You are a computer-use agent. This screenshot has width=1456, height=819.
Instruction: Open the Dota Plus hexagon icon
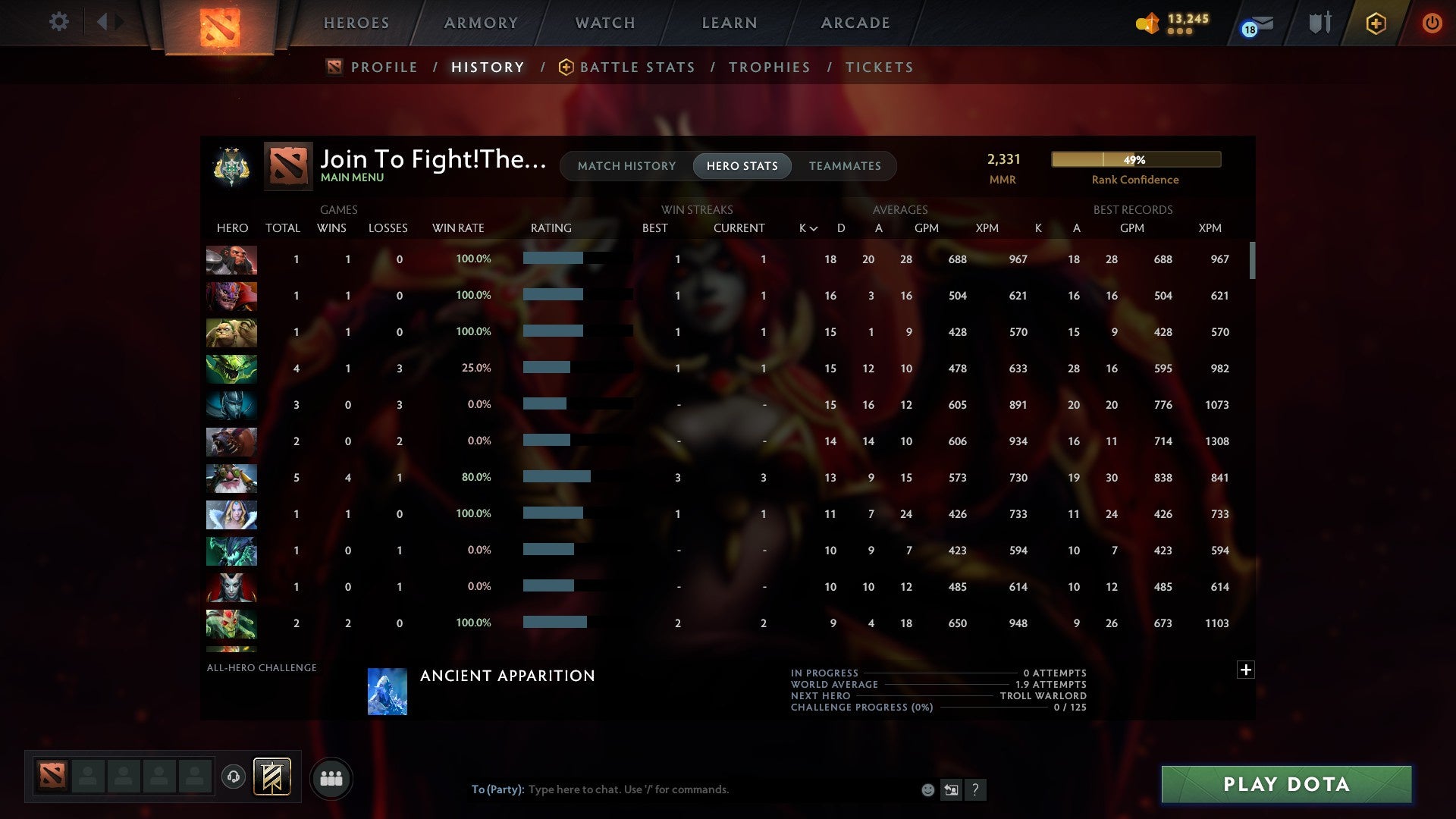pos(1375,23)
